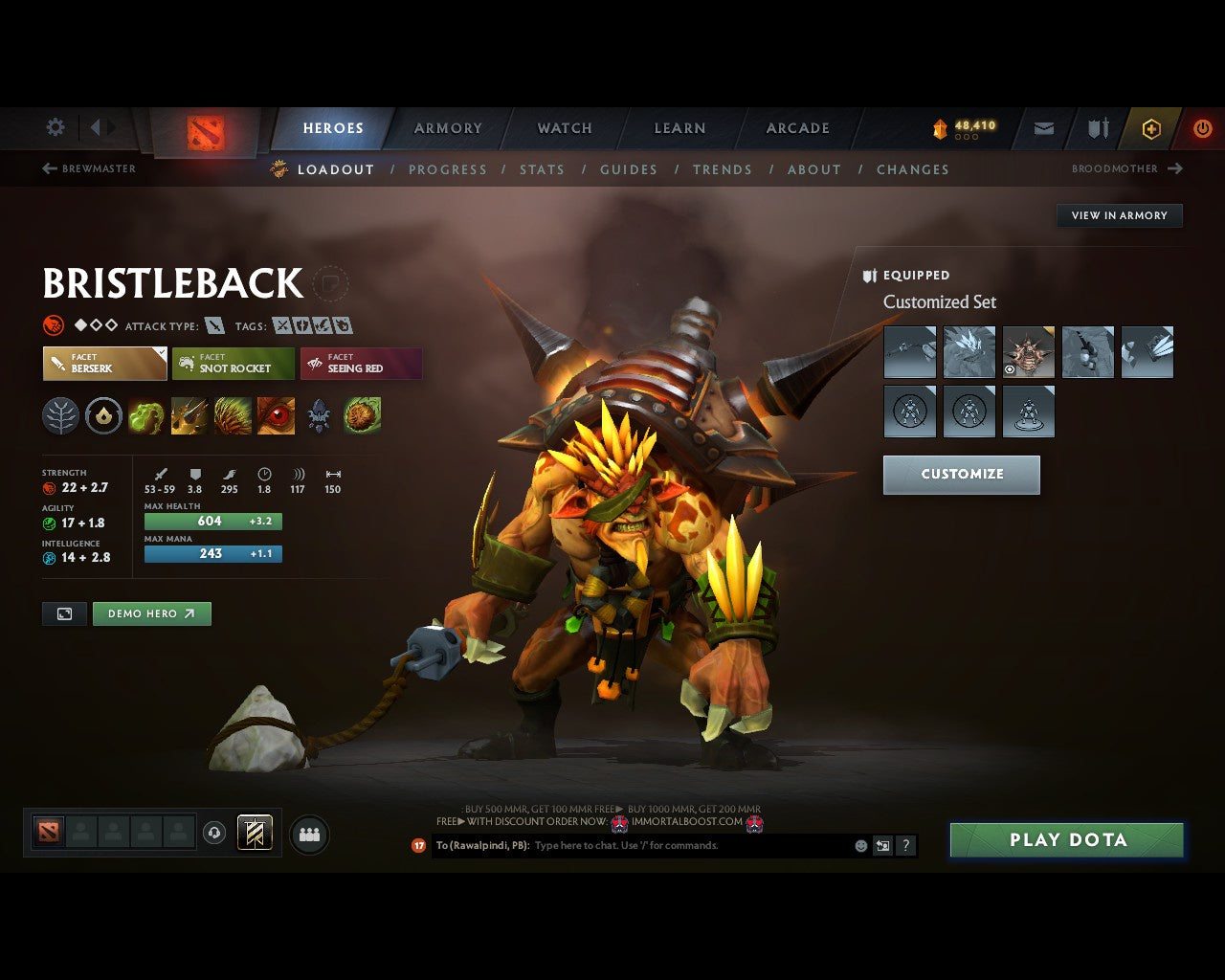Screen dimensions: 1225x980
Task: Switch to the Snot Rocket facet
Action: (x=233, y=364)
